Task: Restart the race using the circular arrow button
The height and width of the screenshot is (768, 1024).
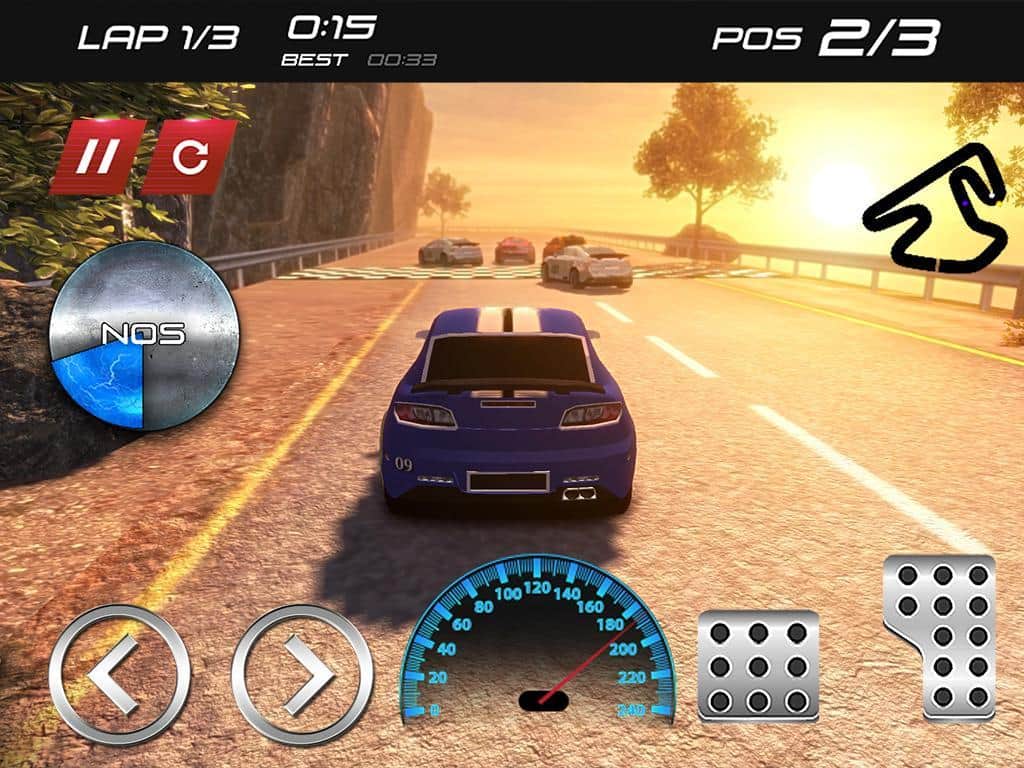Action: (x=189, y=156)
